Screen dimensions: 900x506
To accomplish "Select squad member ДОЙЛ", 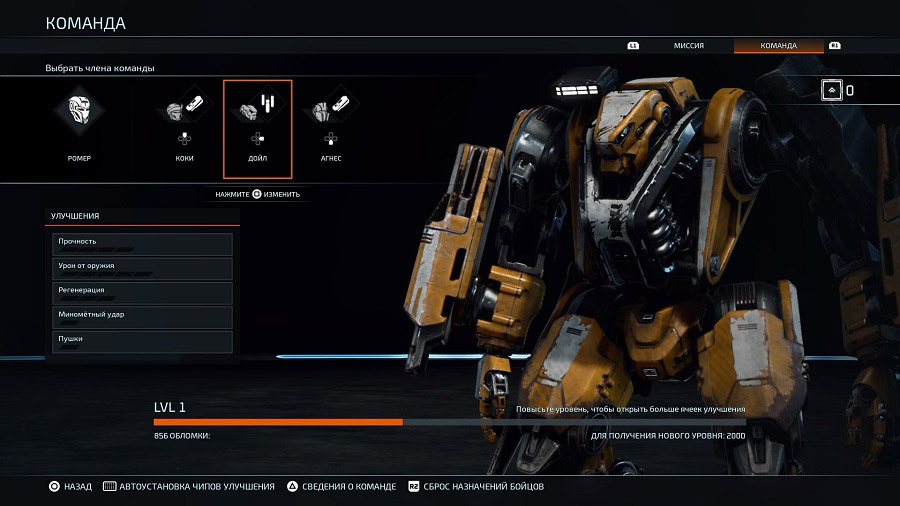I will tap(258, 127).
